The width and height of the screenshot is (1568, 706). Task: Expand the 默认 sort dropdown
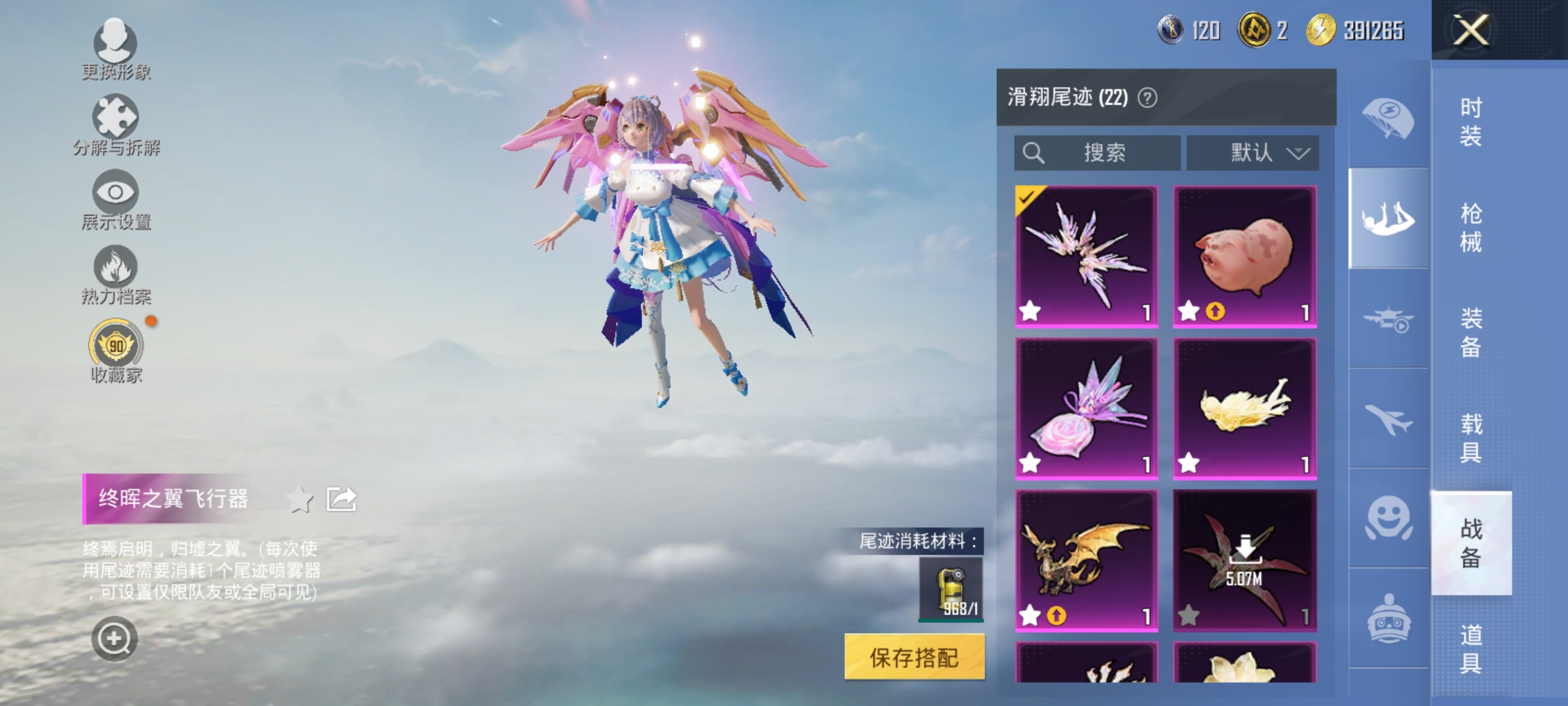1251,152
